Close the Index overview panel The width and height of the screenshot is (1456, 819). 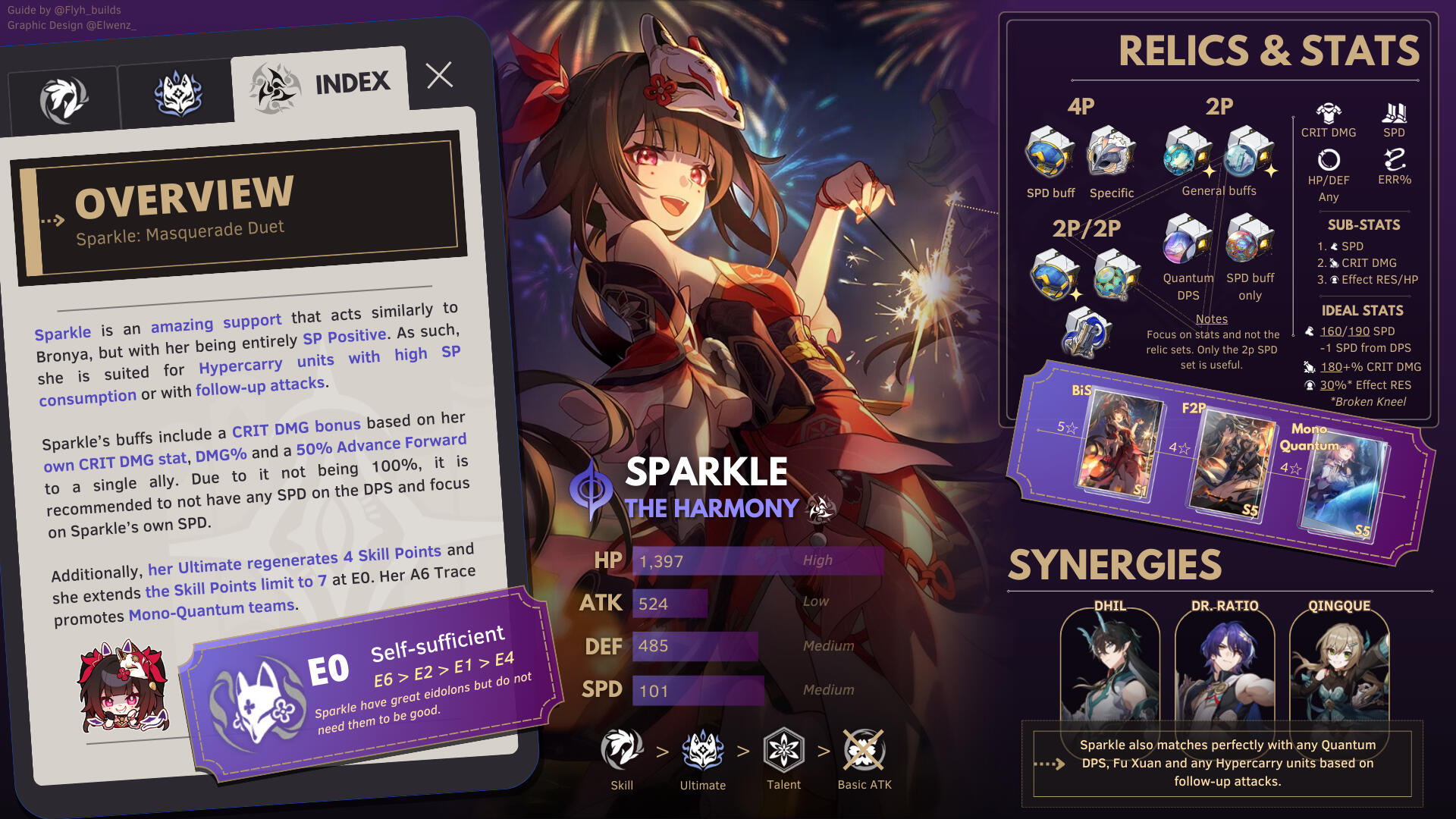[x=439, y=75]
